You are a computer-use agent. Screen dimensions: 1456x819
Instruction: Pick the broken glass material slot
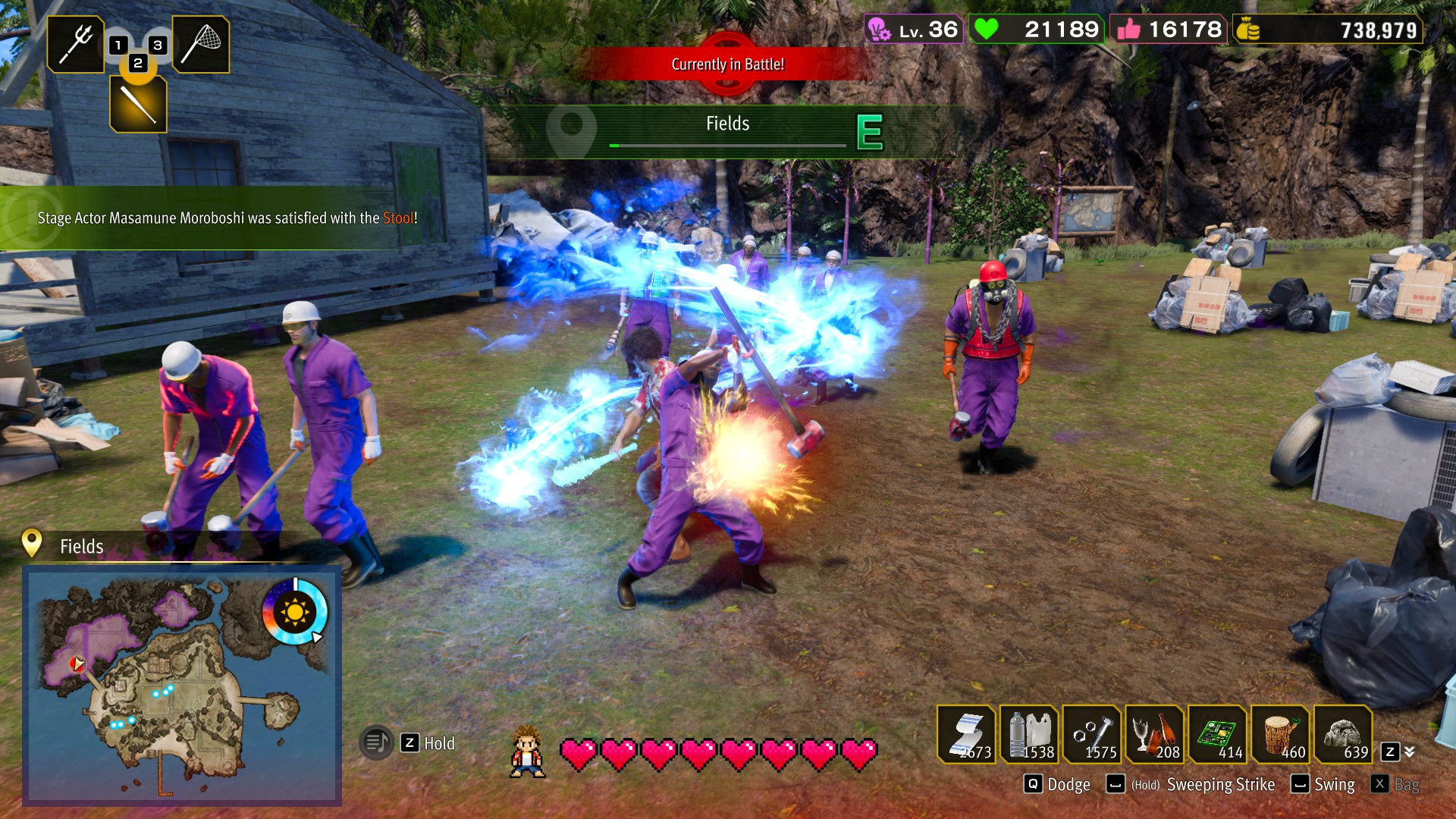tap(1156, 734)
